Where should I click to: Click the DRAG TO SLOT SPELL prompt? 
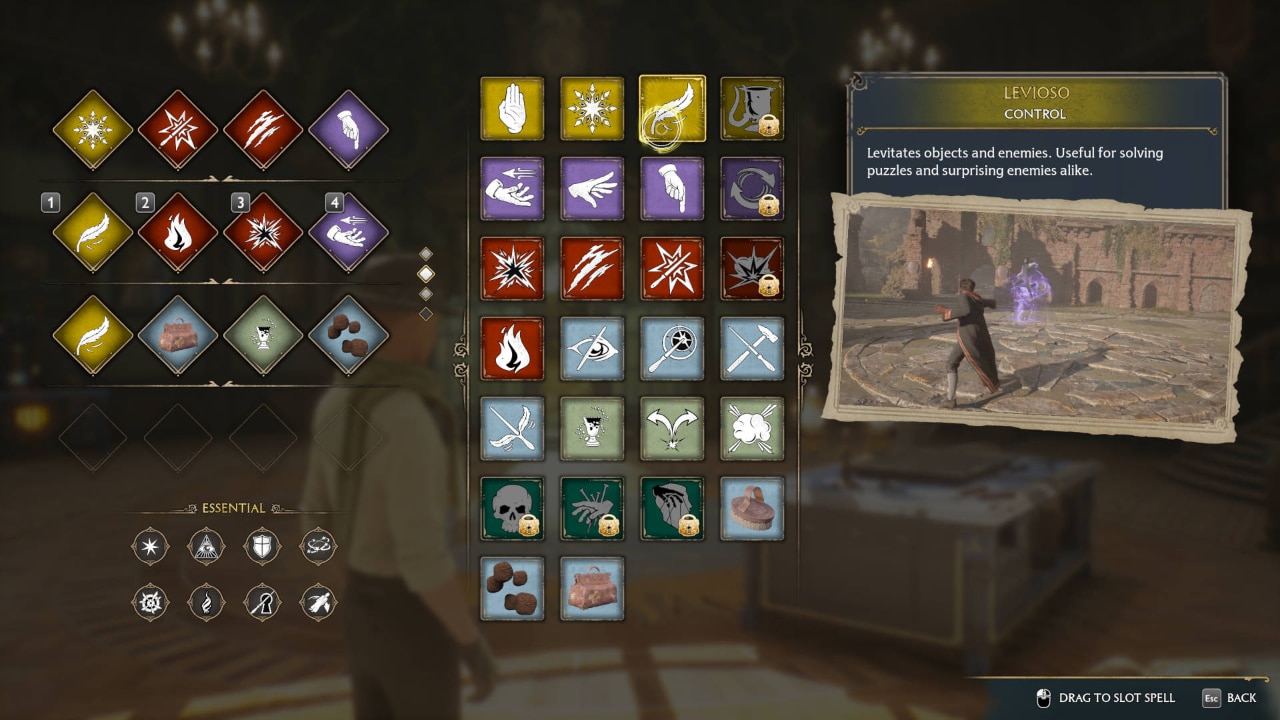point(1106,697)
